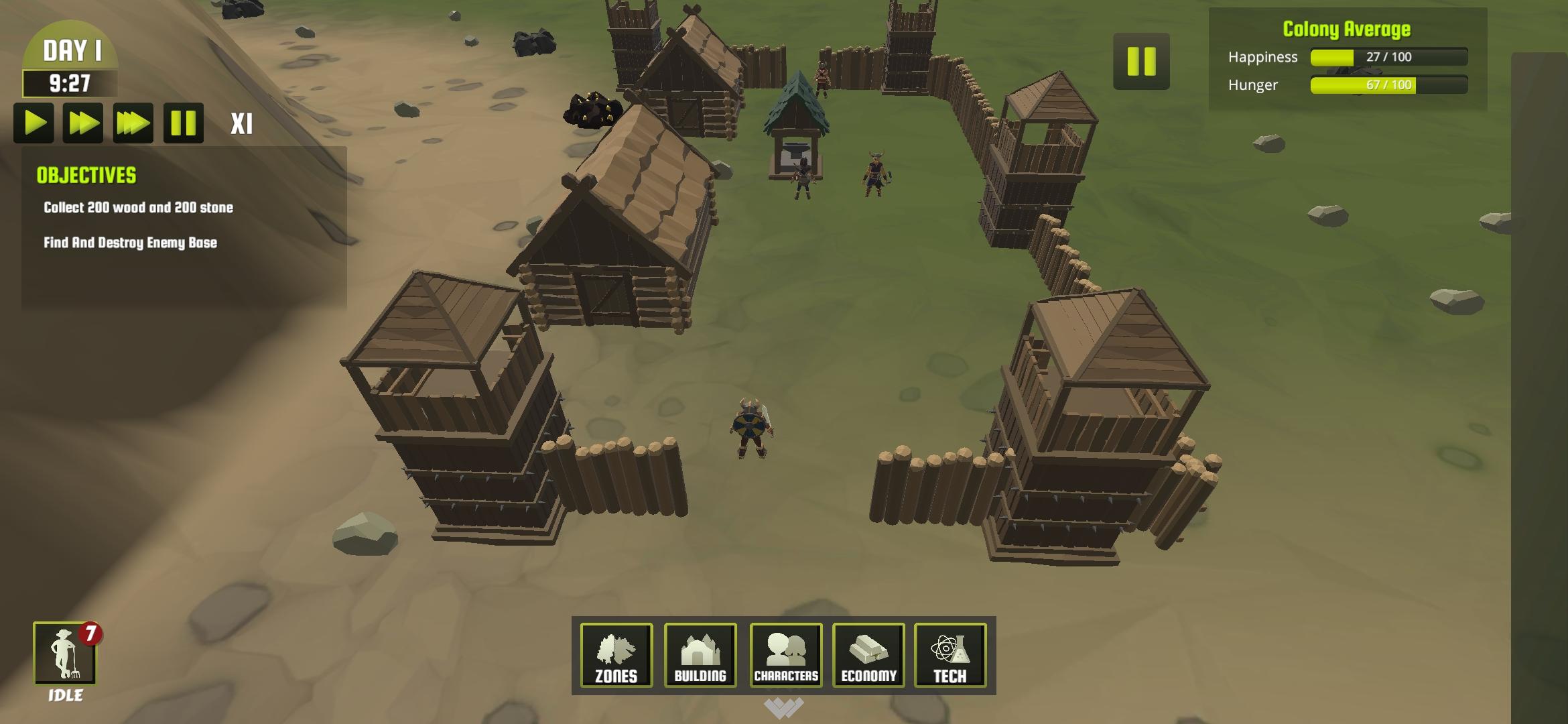Click the Hunger bar showing 67/100
This screenshot has width=1568, height=724.
pos(1379,86)
